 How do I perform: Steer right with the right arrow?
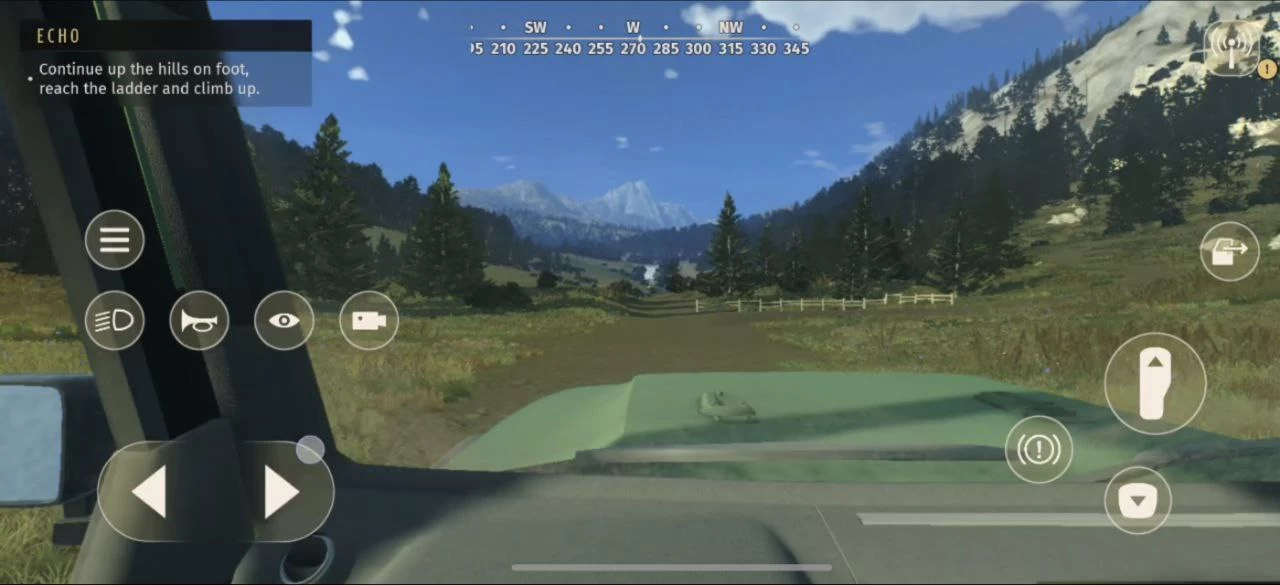tap(280, 492)
